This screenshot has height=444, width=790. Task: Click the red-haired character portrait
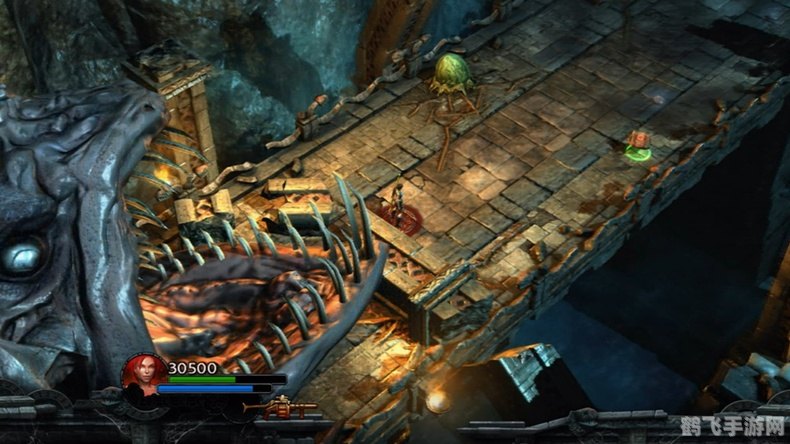tap(143, 375)
